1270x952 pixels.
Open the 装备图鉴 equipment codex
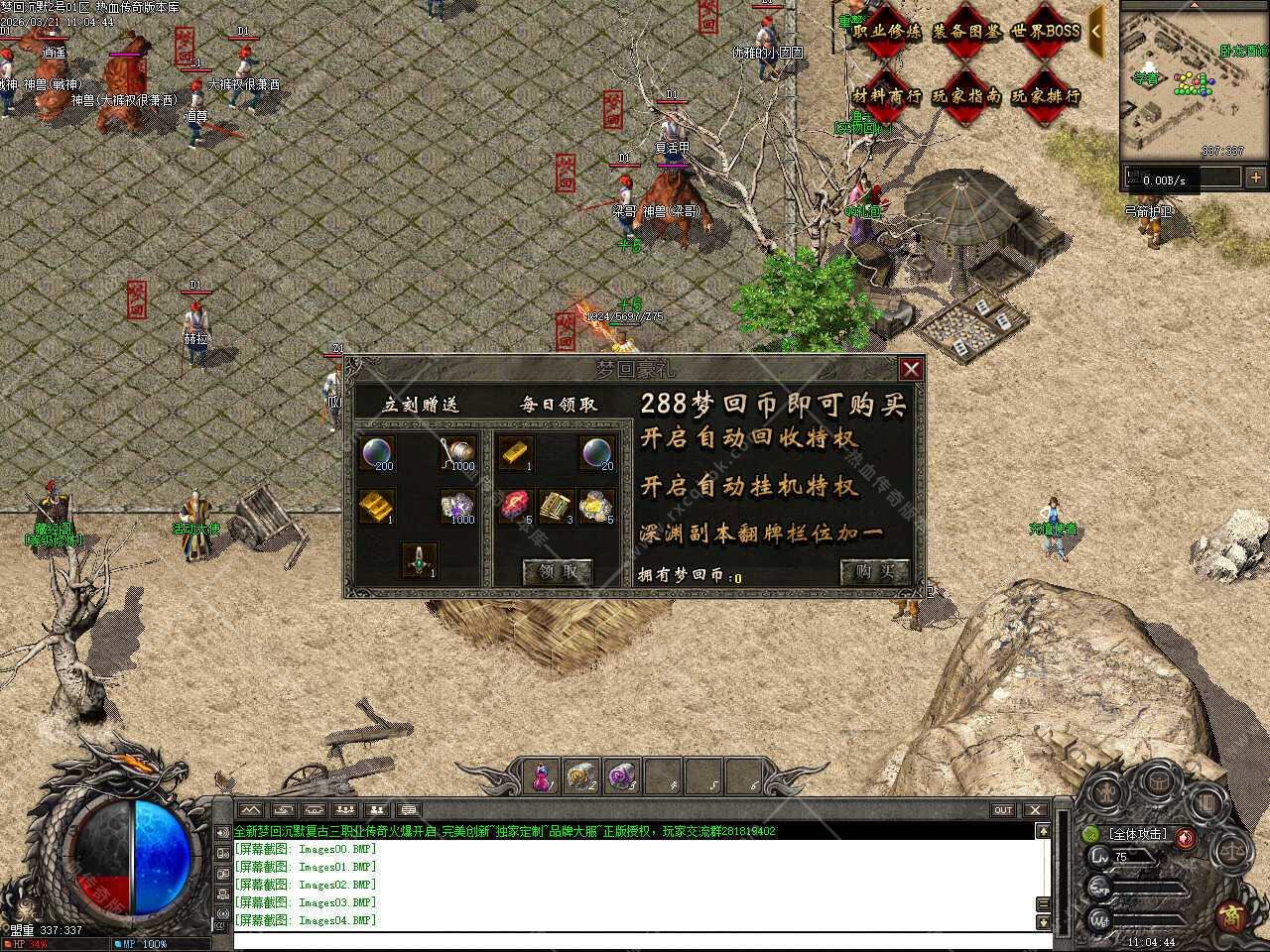tap(965, 31)
